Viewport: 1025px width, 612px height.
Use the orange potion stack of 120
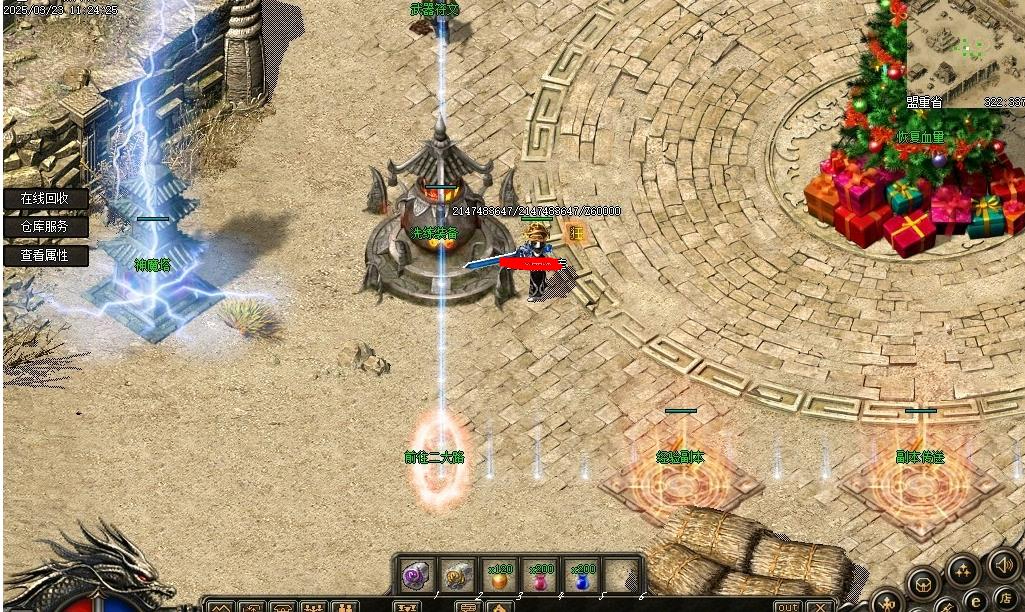click(x=499, y=576)
